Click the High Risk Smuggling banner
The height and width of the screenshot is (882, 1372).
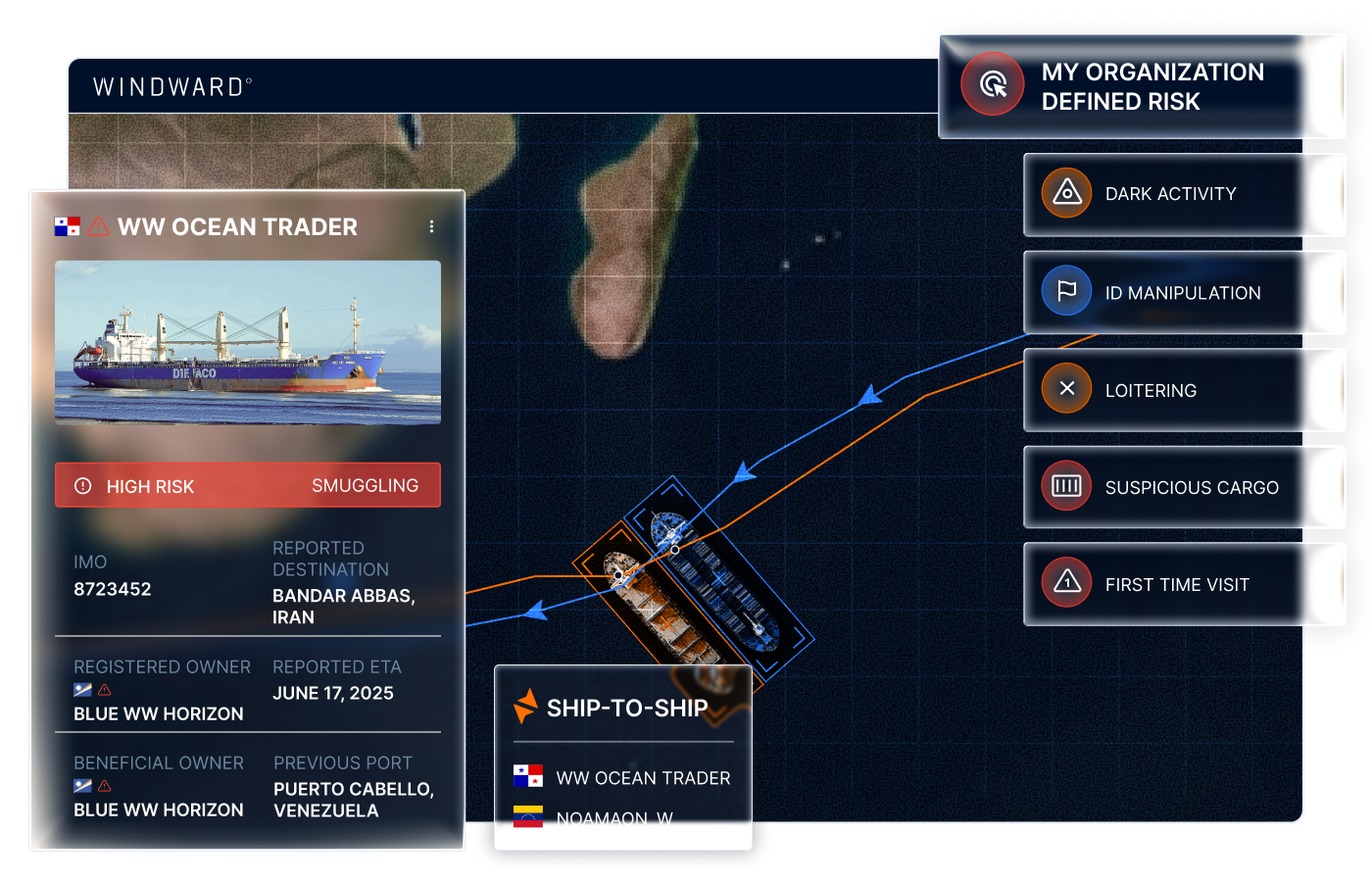point(247,484)
